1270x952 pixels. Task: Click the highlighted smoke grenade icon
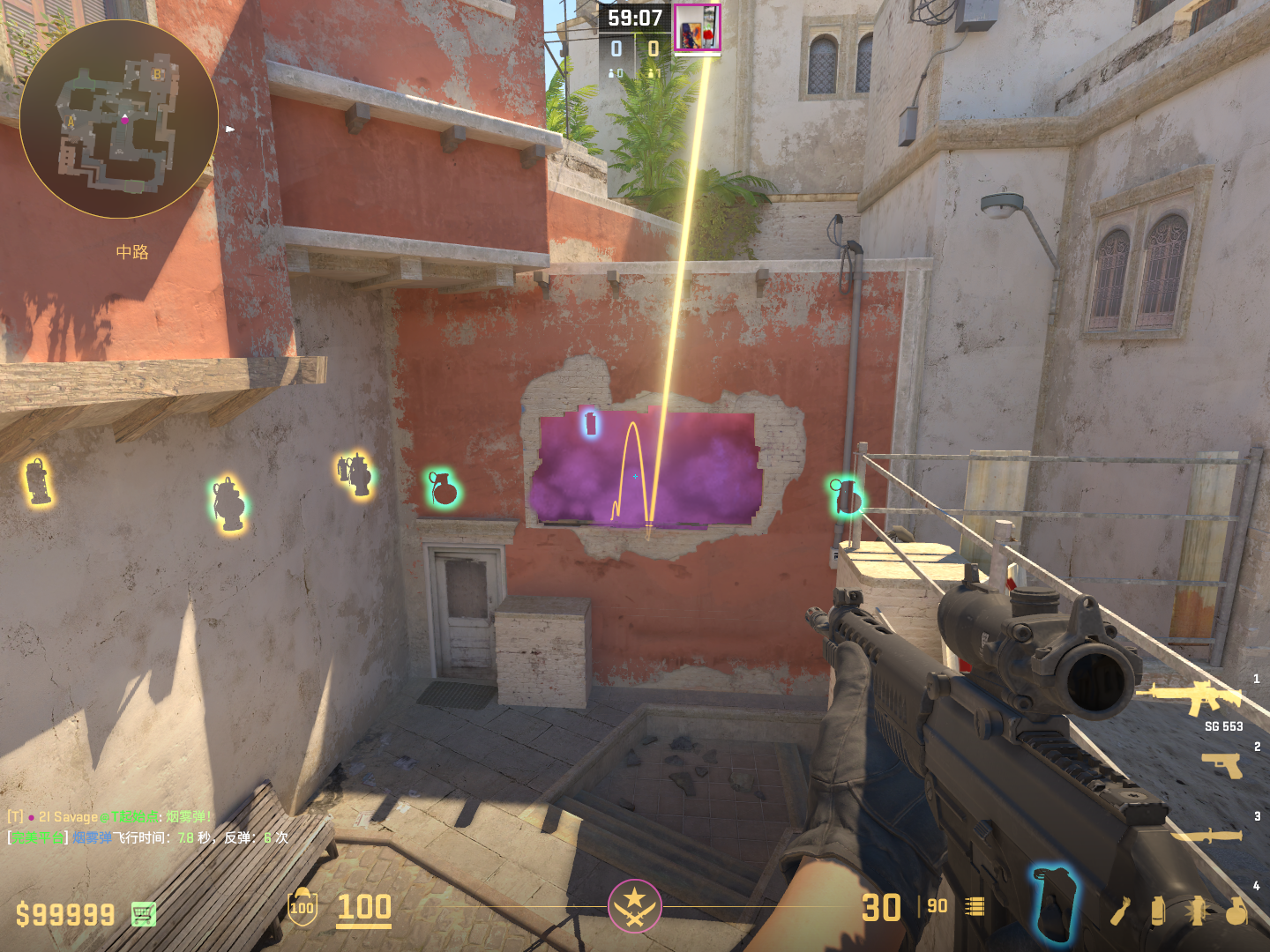tap(1053, 903)
